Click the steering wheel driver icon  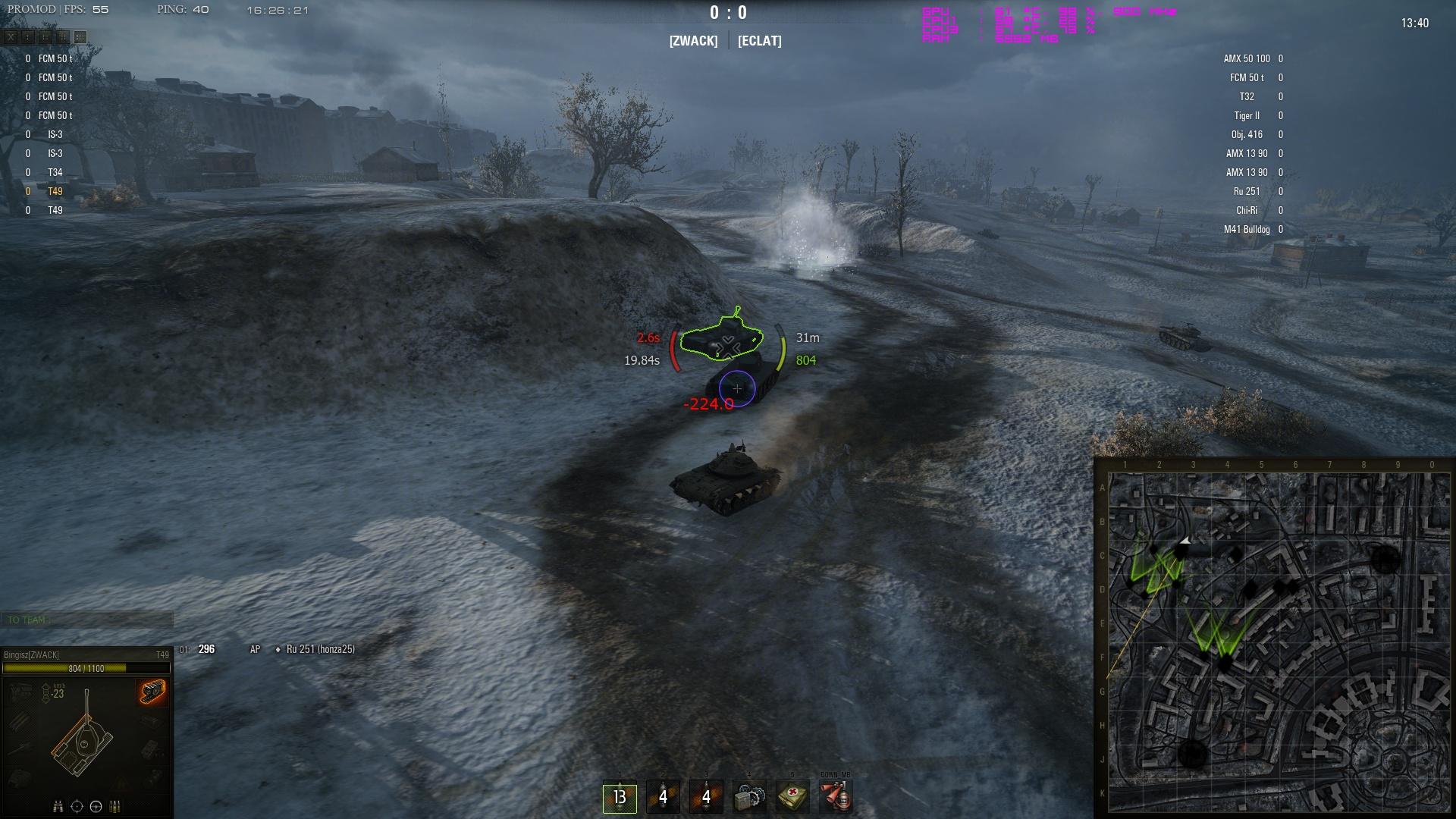click(96, 806)
